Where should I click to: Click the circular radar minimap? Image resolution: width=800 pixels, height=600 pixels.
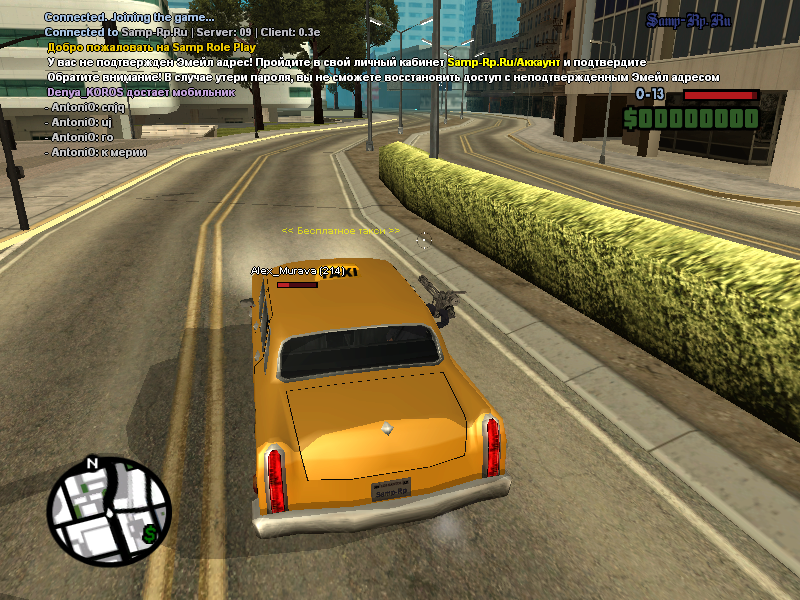pyautogui.click(x=110, y=513)
